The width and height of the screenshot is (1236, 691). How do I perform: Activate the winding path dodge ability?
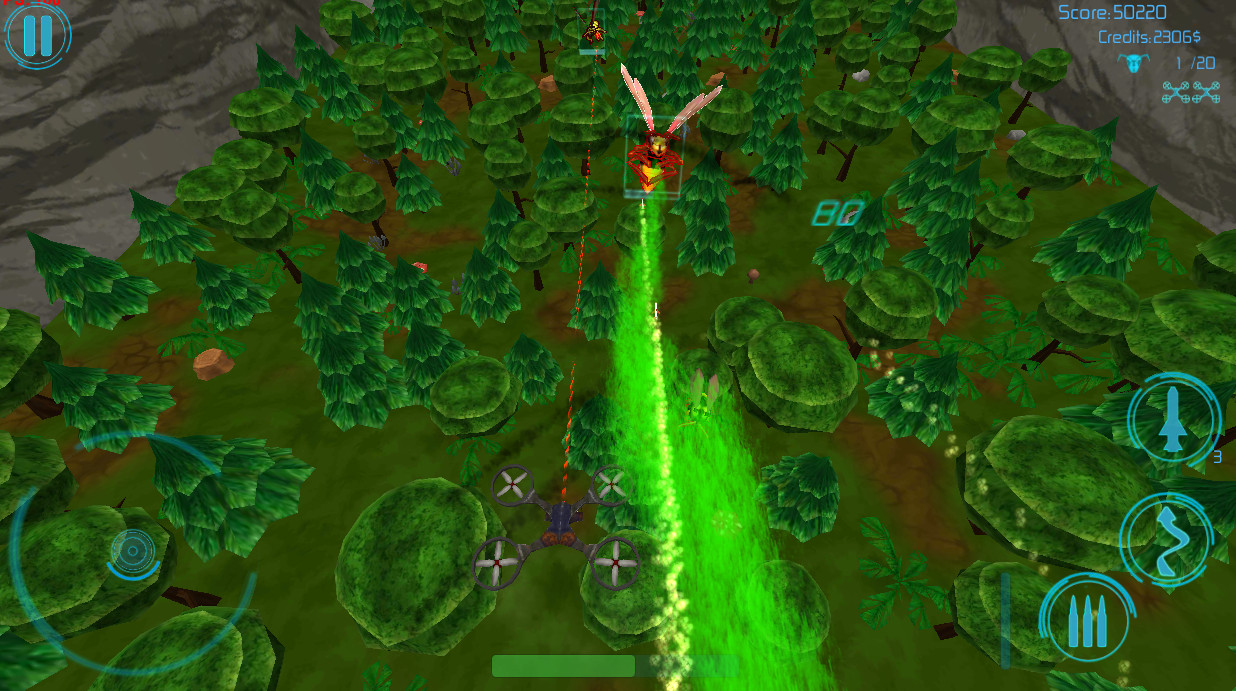[1167, 538]
